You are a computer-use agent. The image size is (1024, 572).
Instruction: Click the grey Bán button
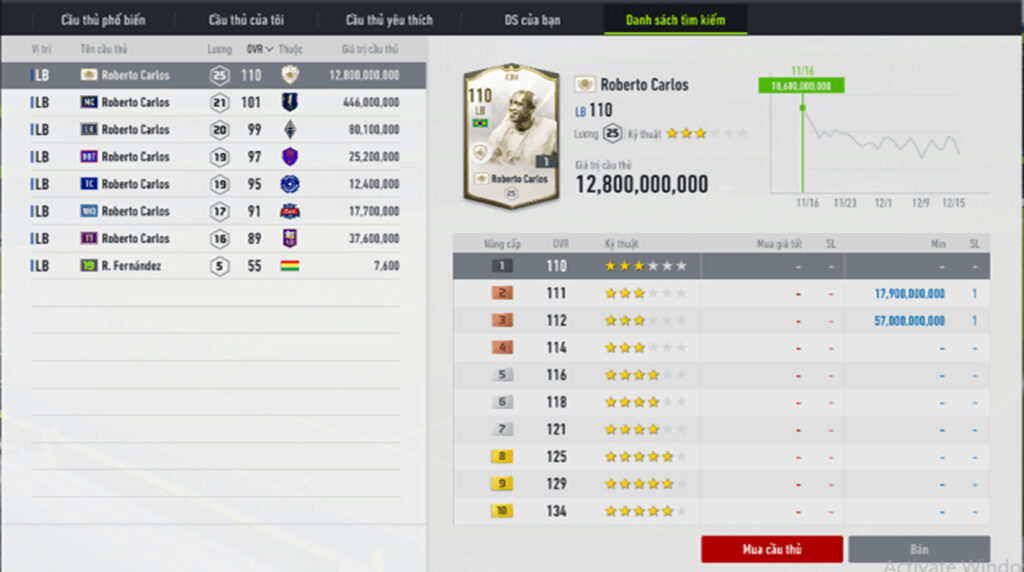click(x=919, y=549)
